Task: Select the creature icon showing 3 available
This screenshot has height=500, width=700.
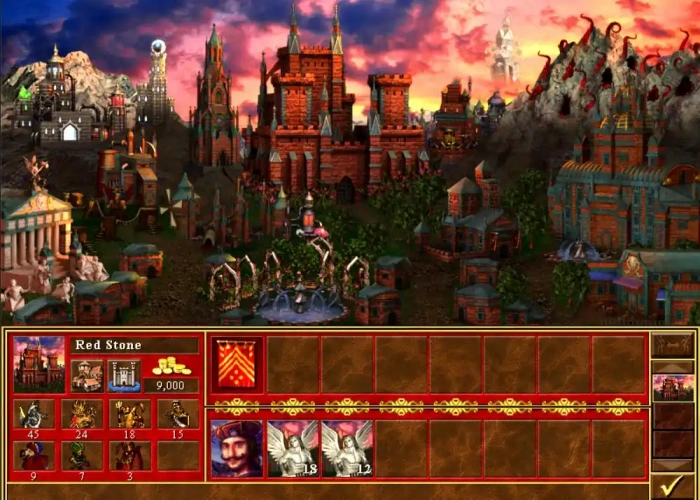Action: [129, 456]
